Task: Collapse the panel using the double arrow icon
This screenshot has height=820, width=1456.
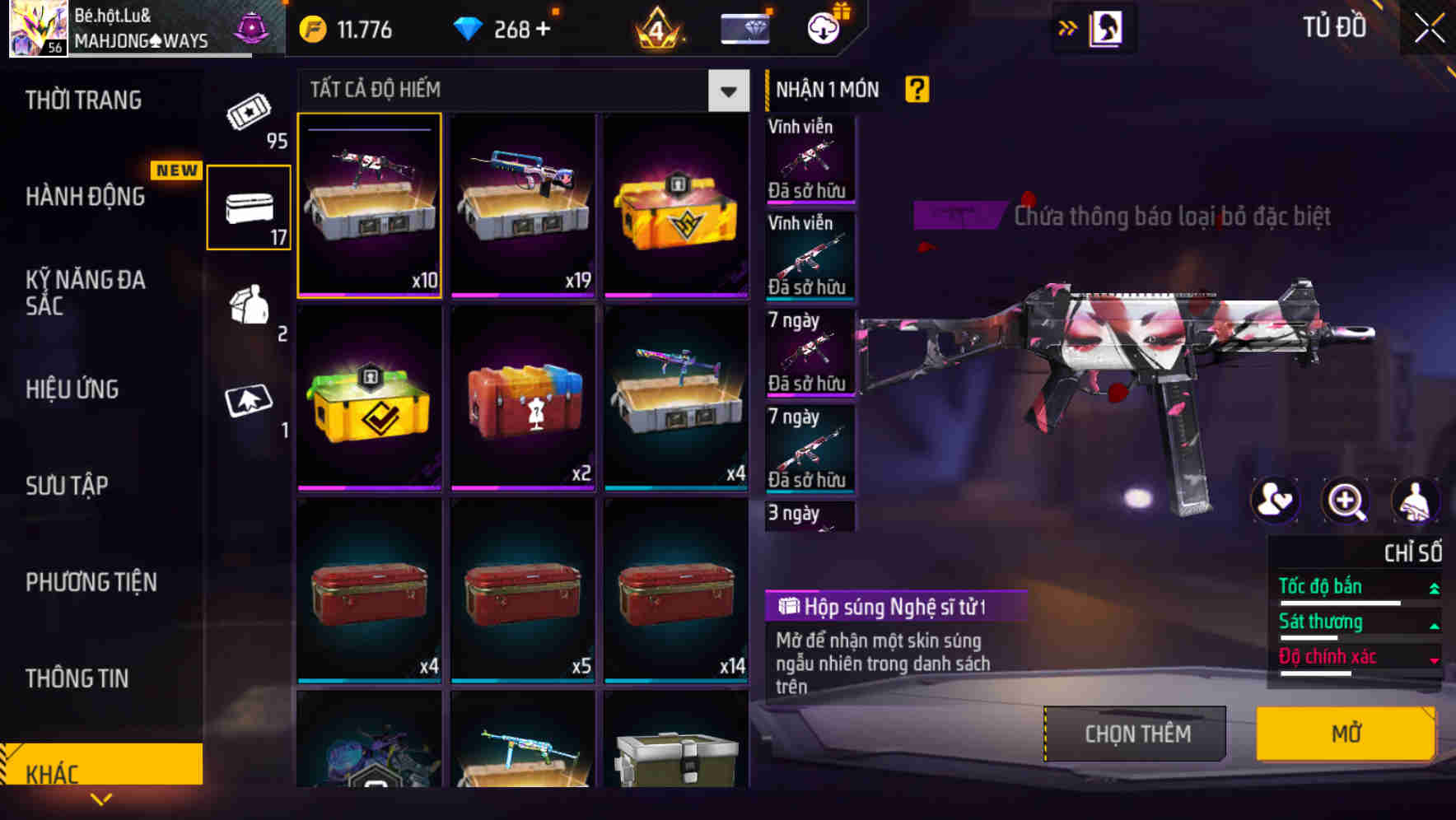Action: [1066, 27]
